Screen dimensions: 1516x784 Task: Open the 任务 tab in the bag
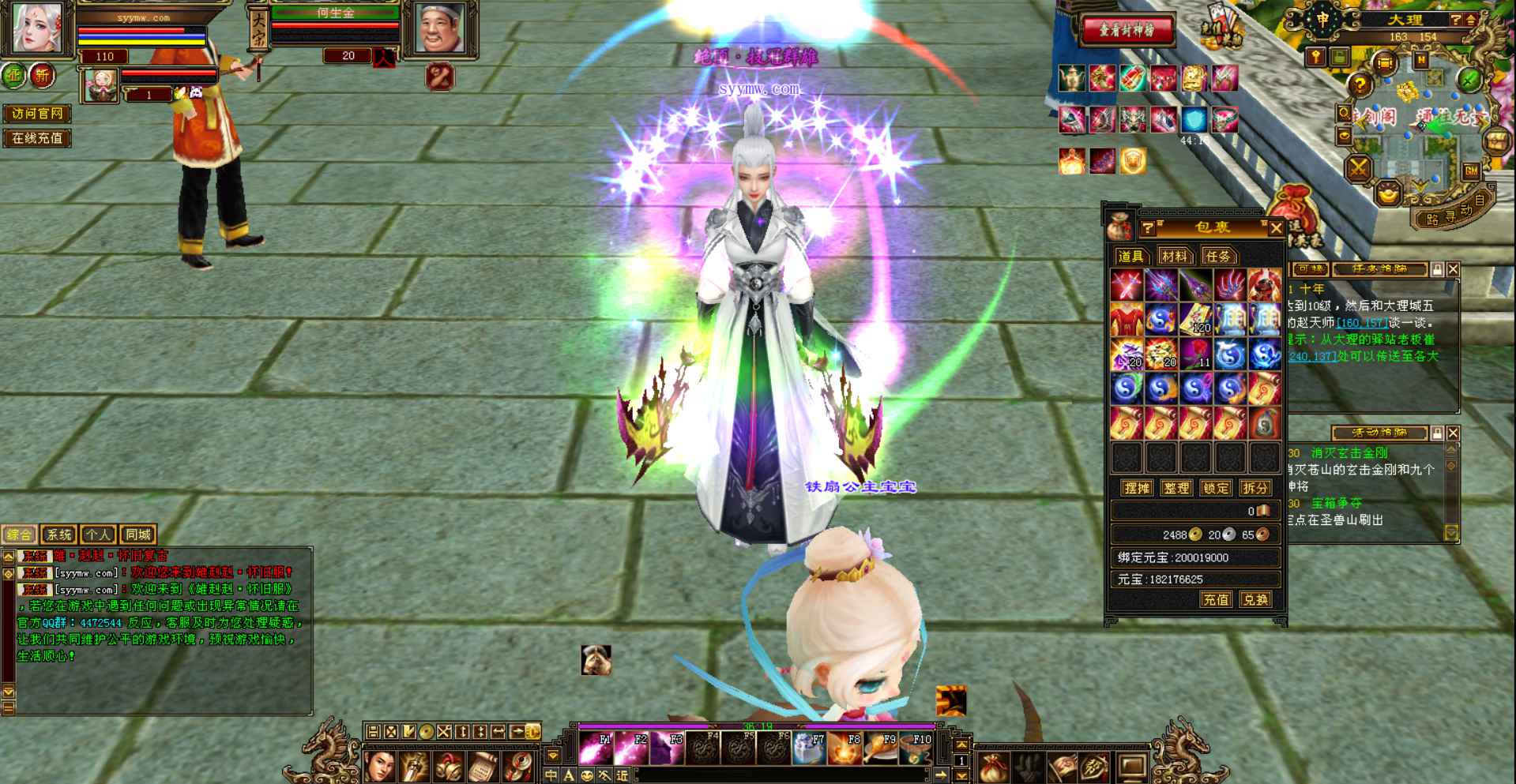pos(1217,256)
